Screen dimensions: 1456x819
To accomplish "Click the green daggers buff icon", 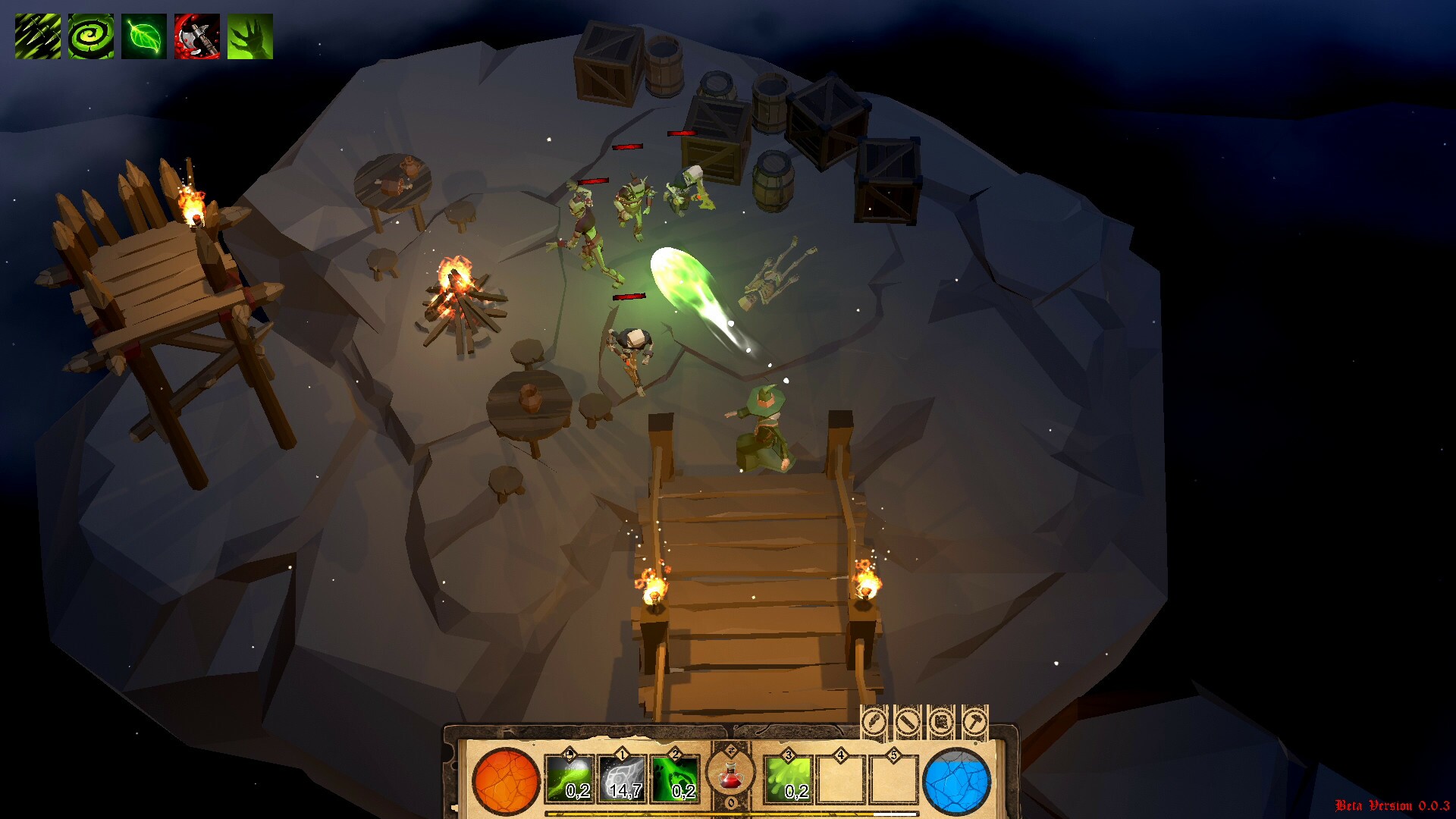I will (38, 36).
